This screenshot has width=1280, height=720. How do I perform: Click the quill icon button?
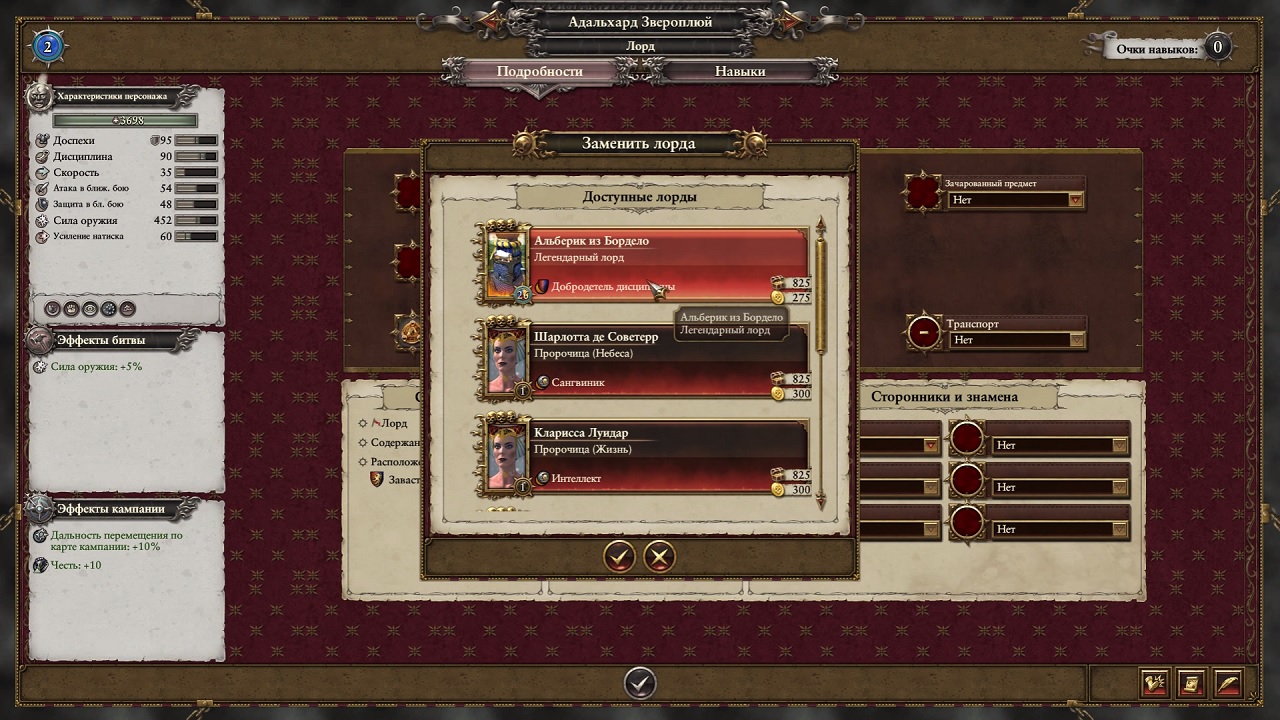[1227, 683]
